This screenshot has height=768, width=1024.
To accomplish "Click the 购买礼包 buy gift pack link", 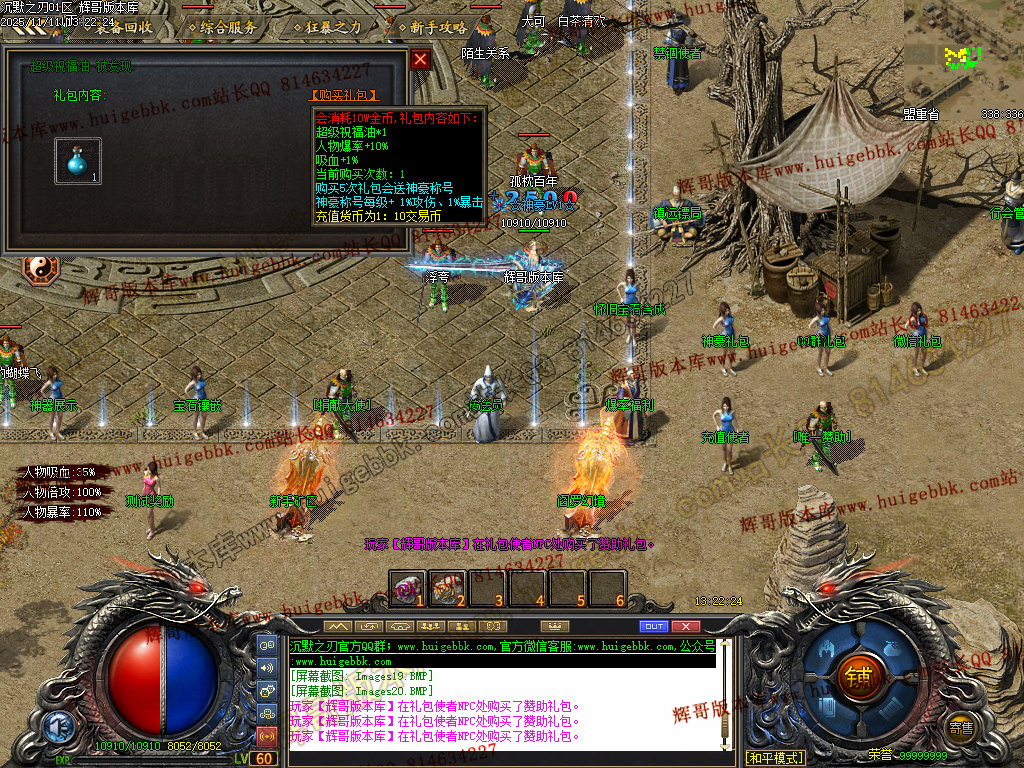I will (x=345, y=96).
